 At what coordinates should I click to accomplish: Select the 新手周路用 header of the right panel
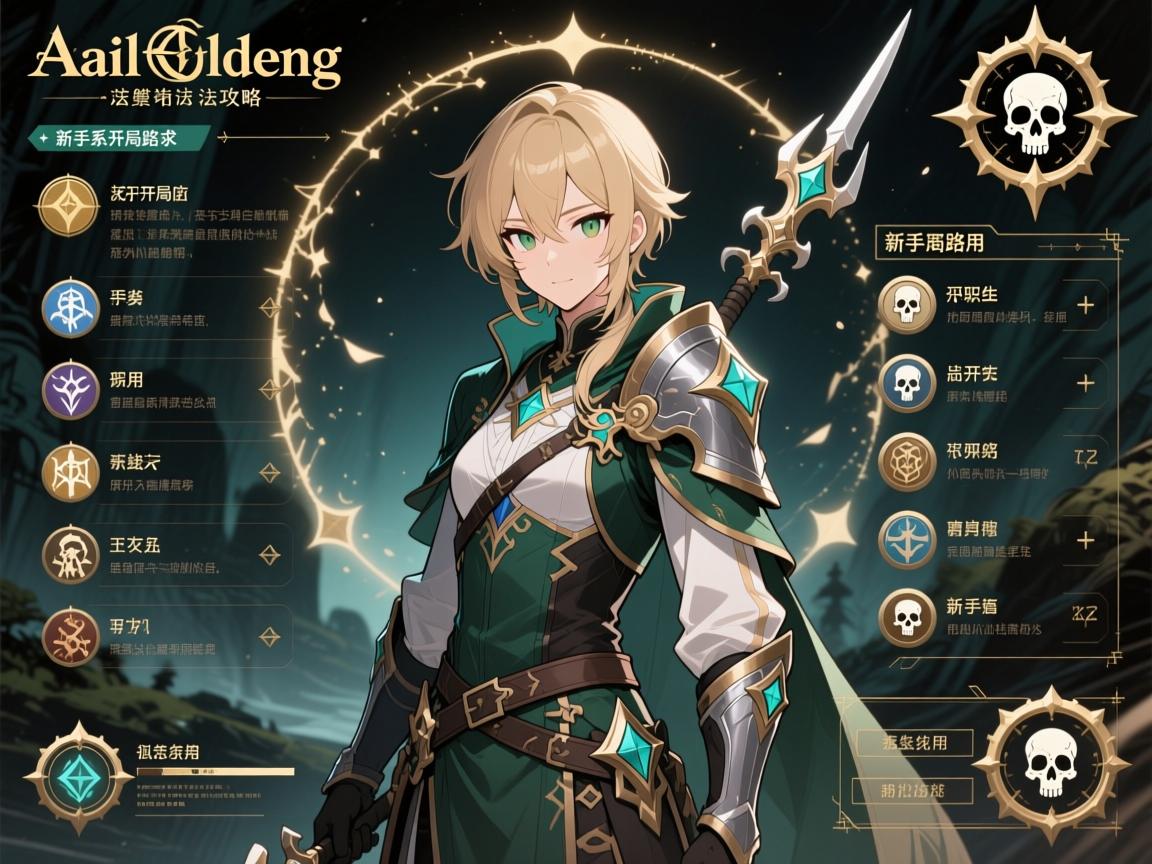click(934, 242)
